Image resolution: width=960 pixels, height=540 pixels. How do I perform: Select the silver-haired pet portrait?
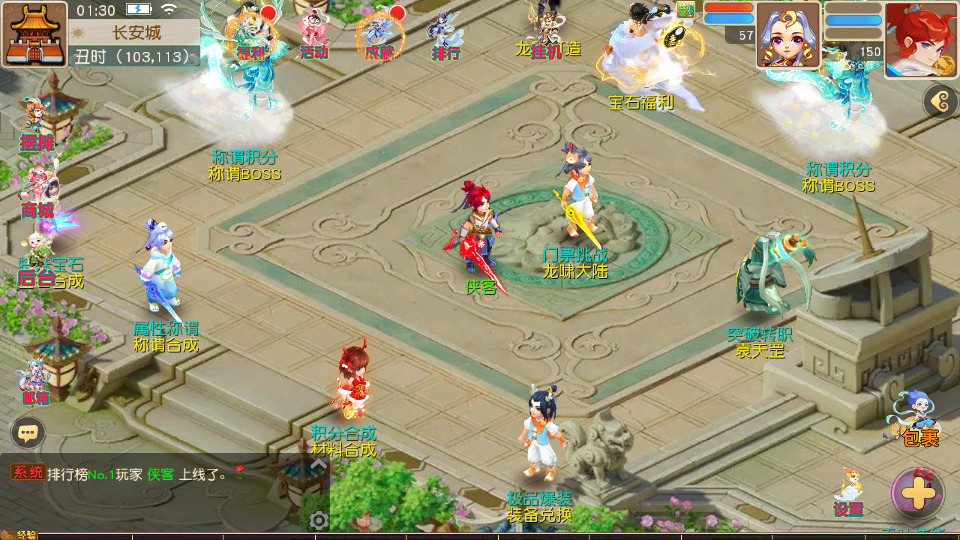pyautogui.click(x=788, y=34)
